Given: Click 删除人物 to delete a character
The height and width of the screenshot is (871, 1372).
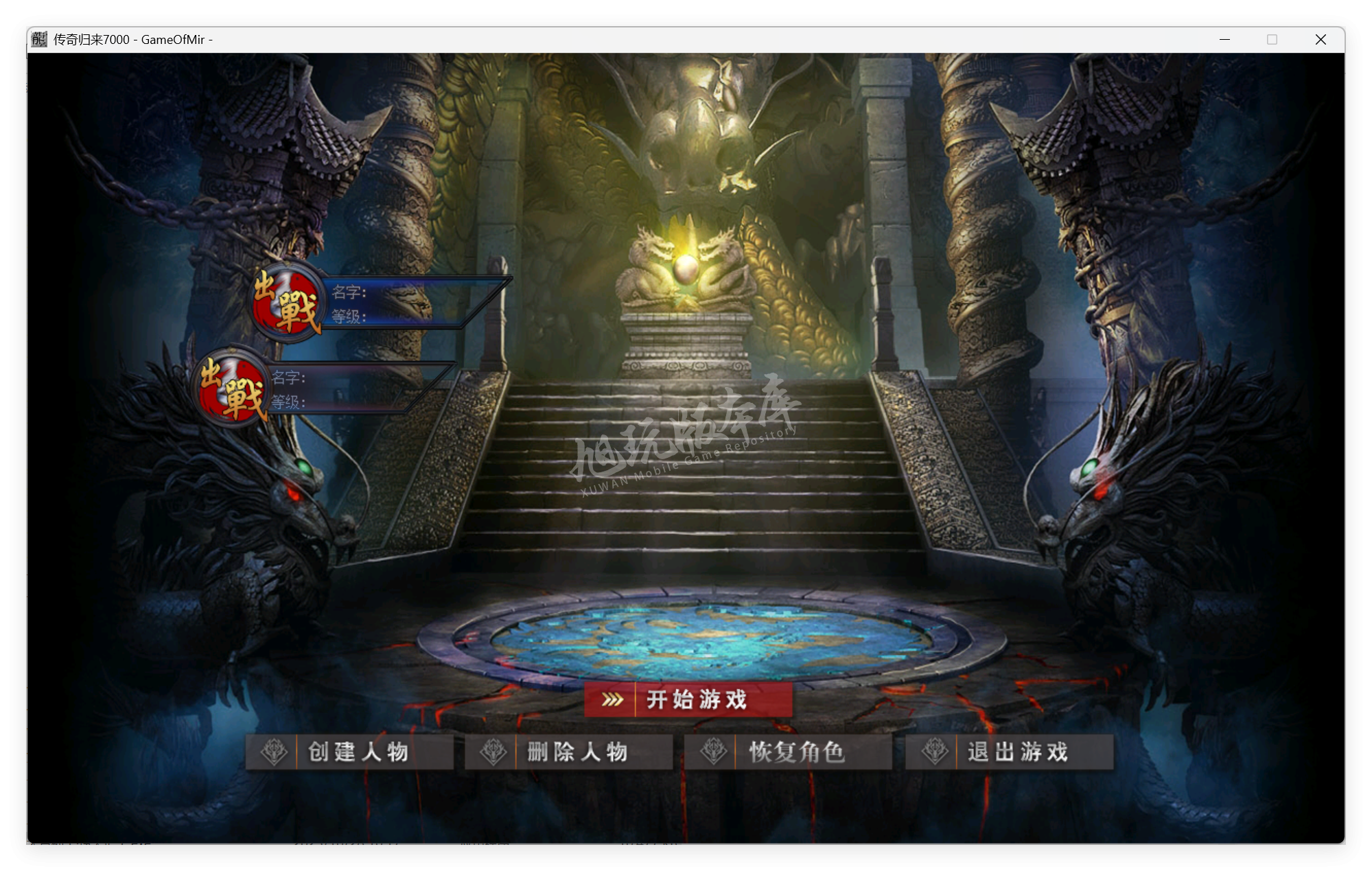Looking at the screenshot, I should click(x=577, y=752).
